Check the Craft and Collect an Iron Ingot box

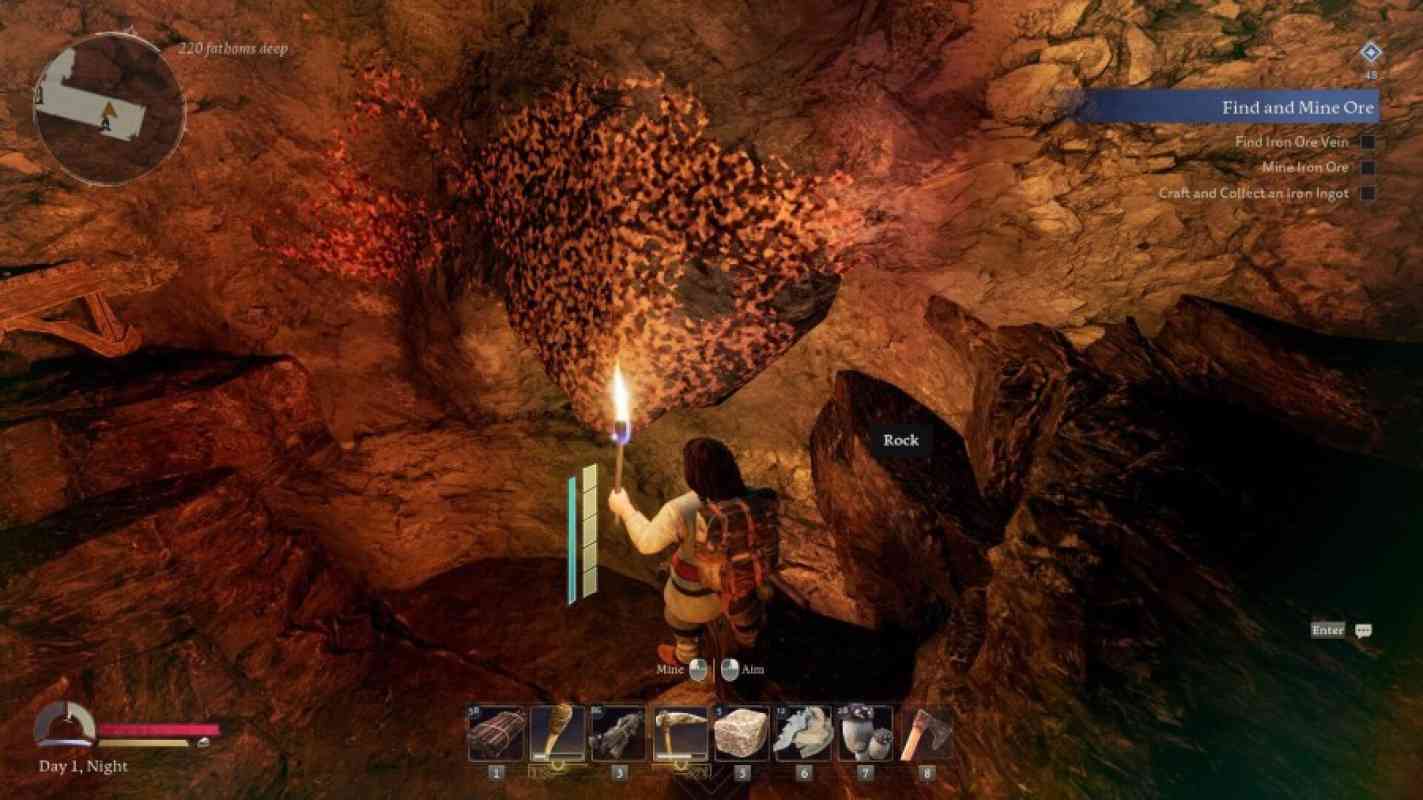coord(1368,193)
